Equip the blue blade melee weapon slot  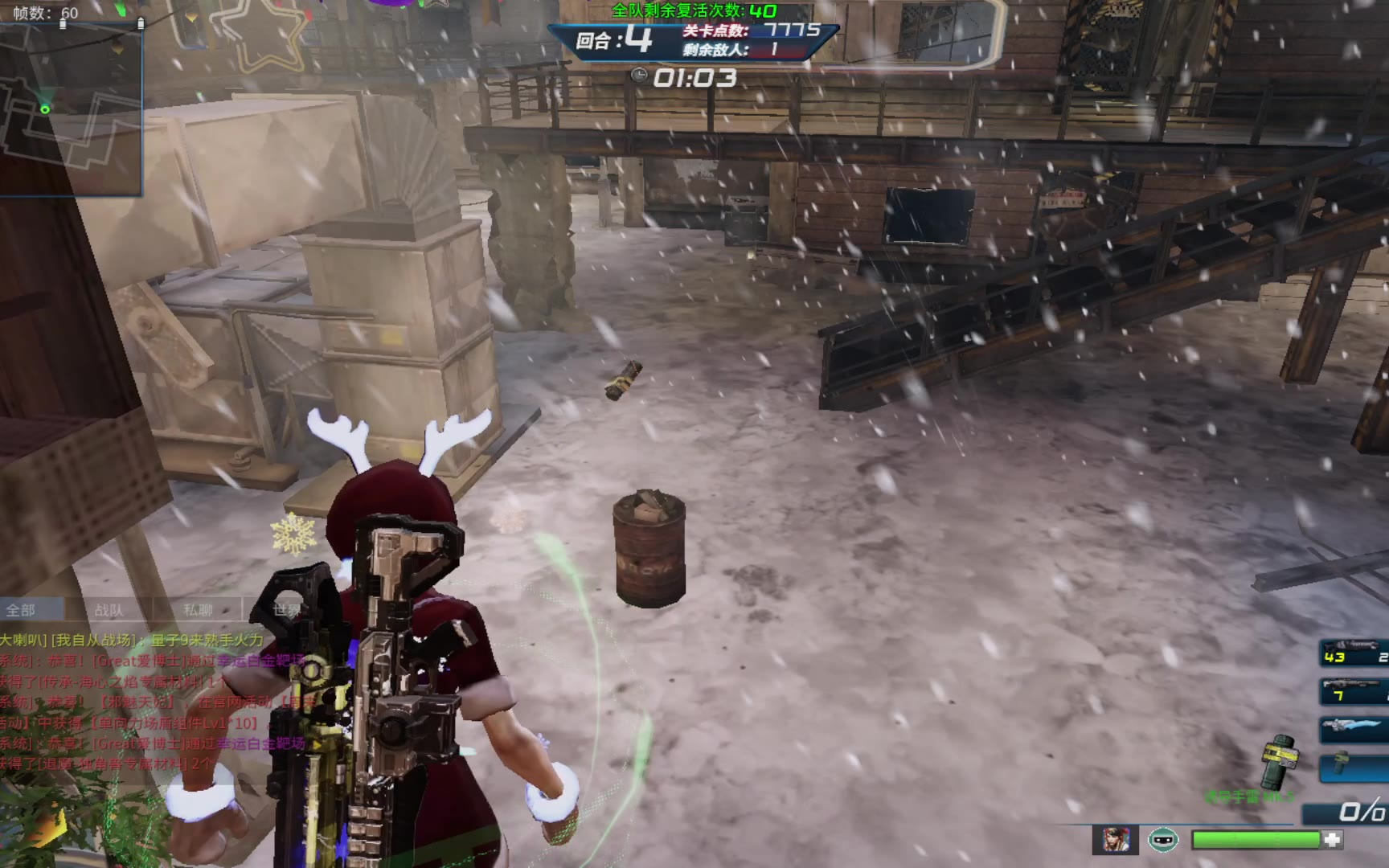(x=1354, y=728)
